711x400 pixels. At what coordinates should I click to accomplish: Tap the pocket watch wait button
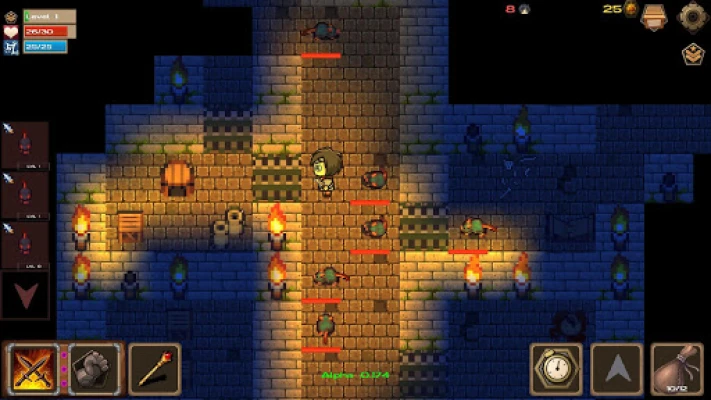(x=555, y=368)
